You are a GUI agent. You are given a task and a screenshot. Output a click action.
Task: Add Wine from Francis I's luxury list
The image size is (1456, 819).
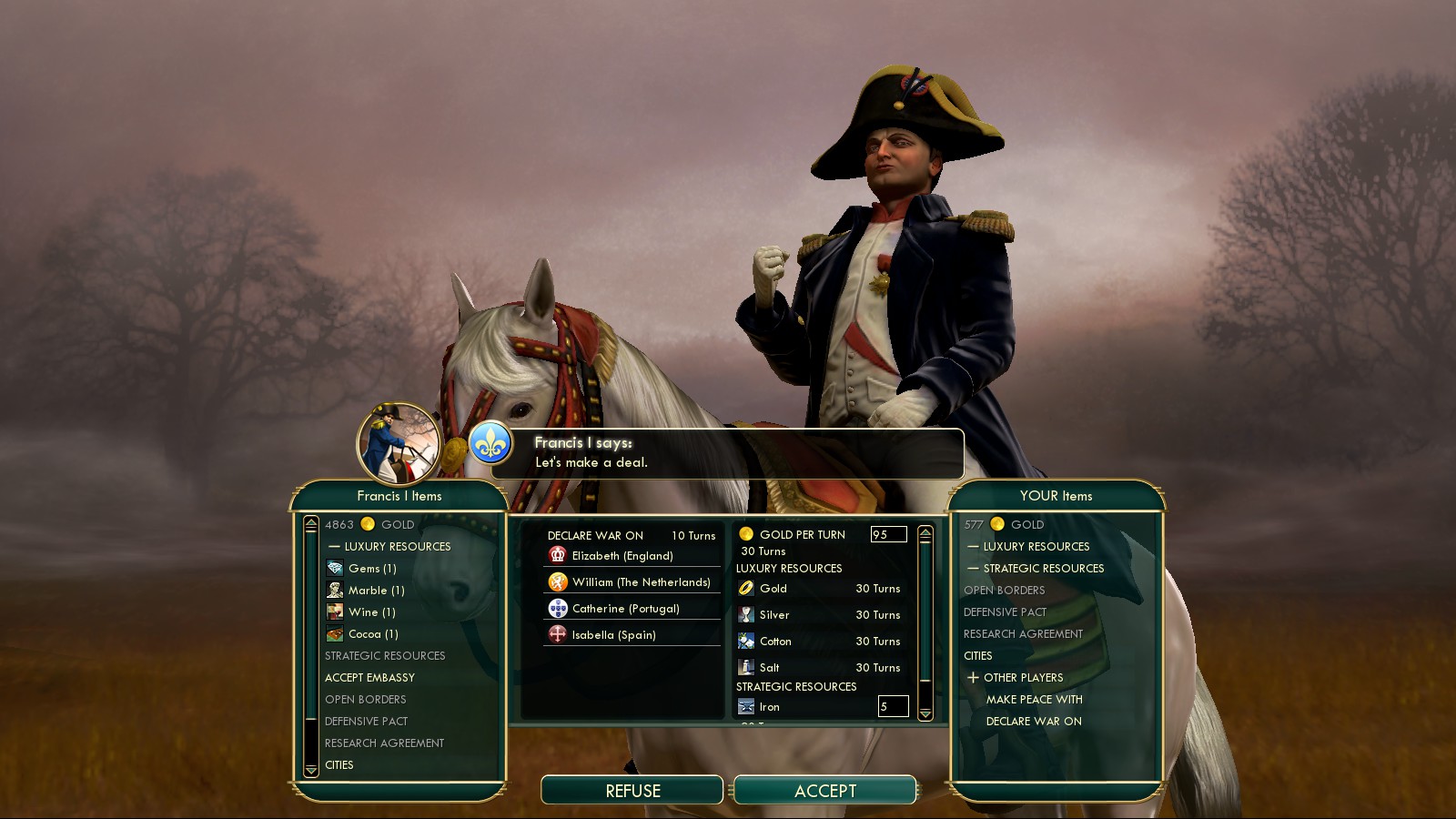tap(371, 612)
